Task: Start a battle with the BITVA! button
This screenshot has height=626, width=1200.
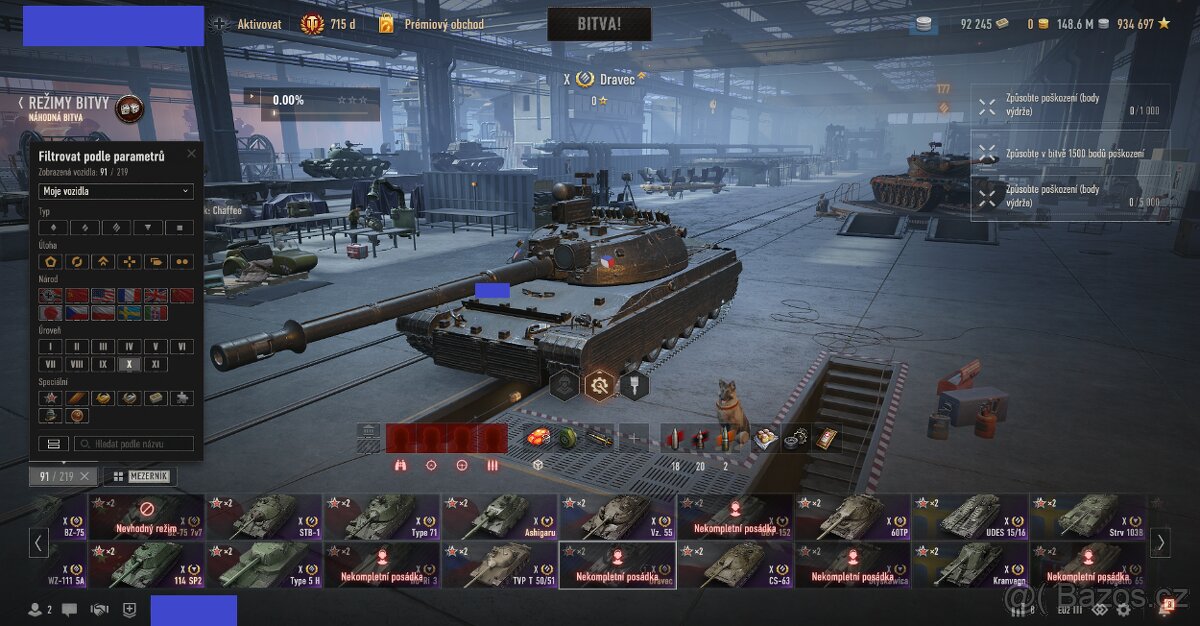Action: click(x=599, y=24)
